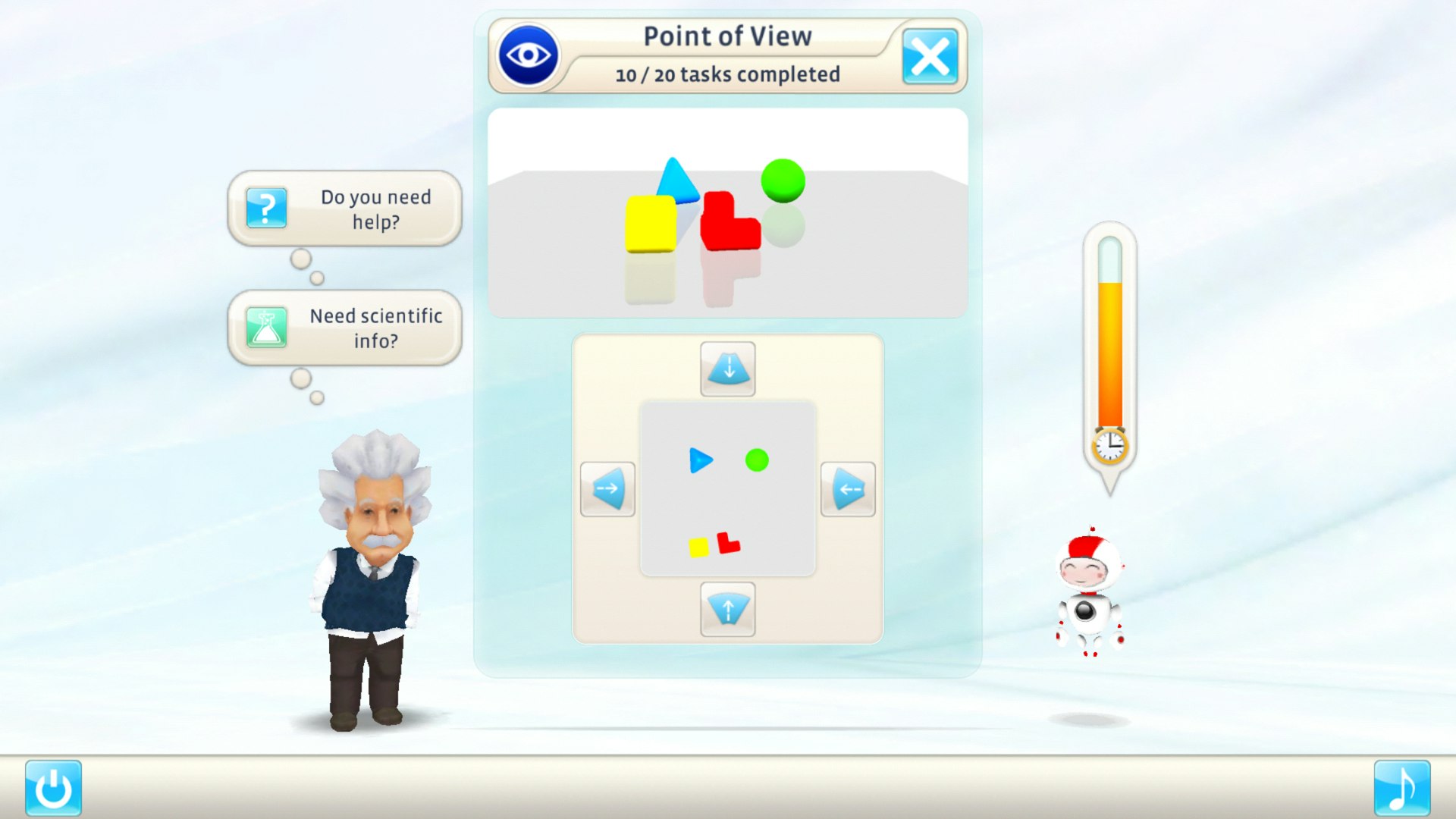Click the eye icon on the Point of View header
1456x819 pixels.
(529, 54)
